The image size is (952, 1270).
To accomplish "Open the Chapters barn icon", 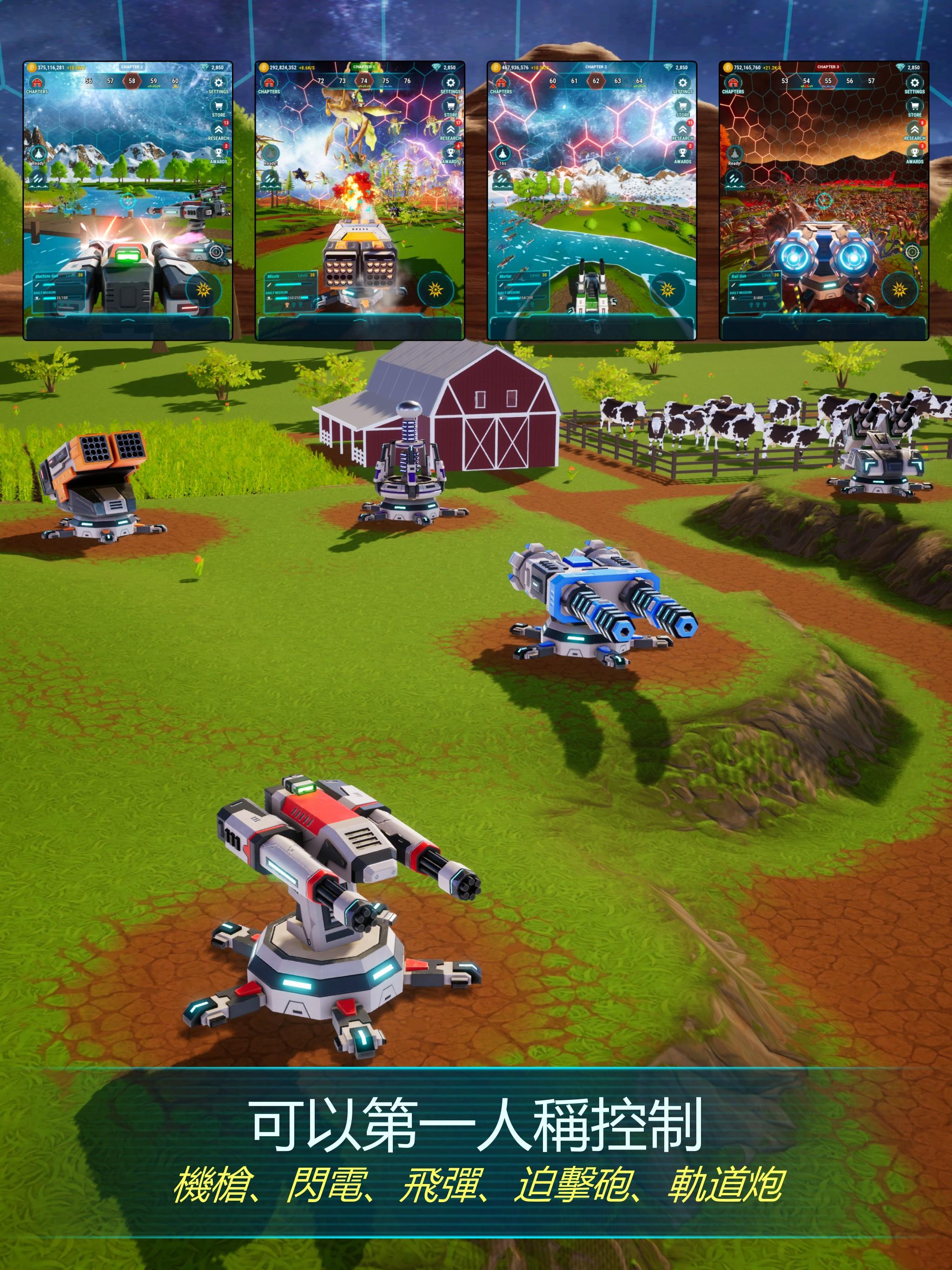I will [37, 84].
